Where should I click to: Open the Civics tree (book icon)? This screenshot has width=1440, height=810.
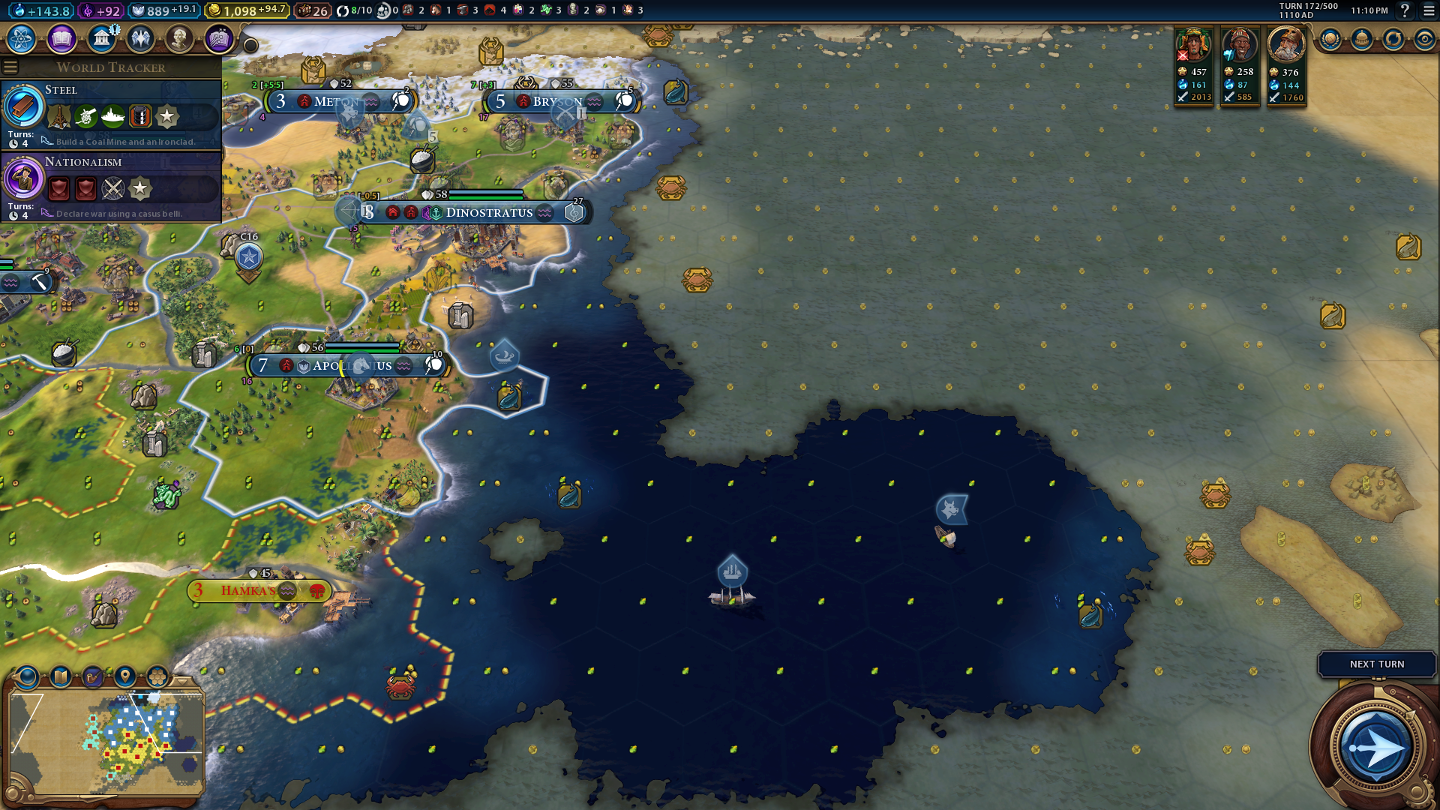pyautogui.click(x=62, y=39)
